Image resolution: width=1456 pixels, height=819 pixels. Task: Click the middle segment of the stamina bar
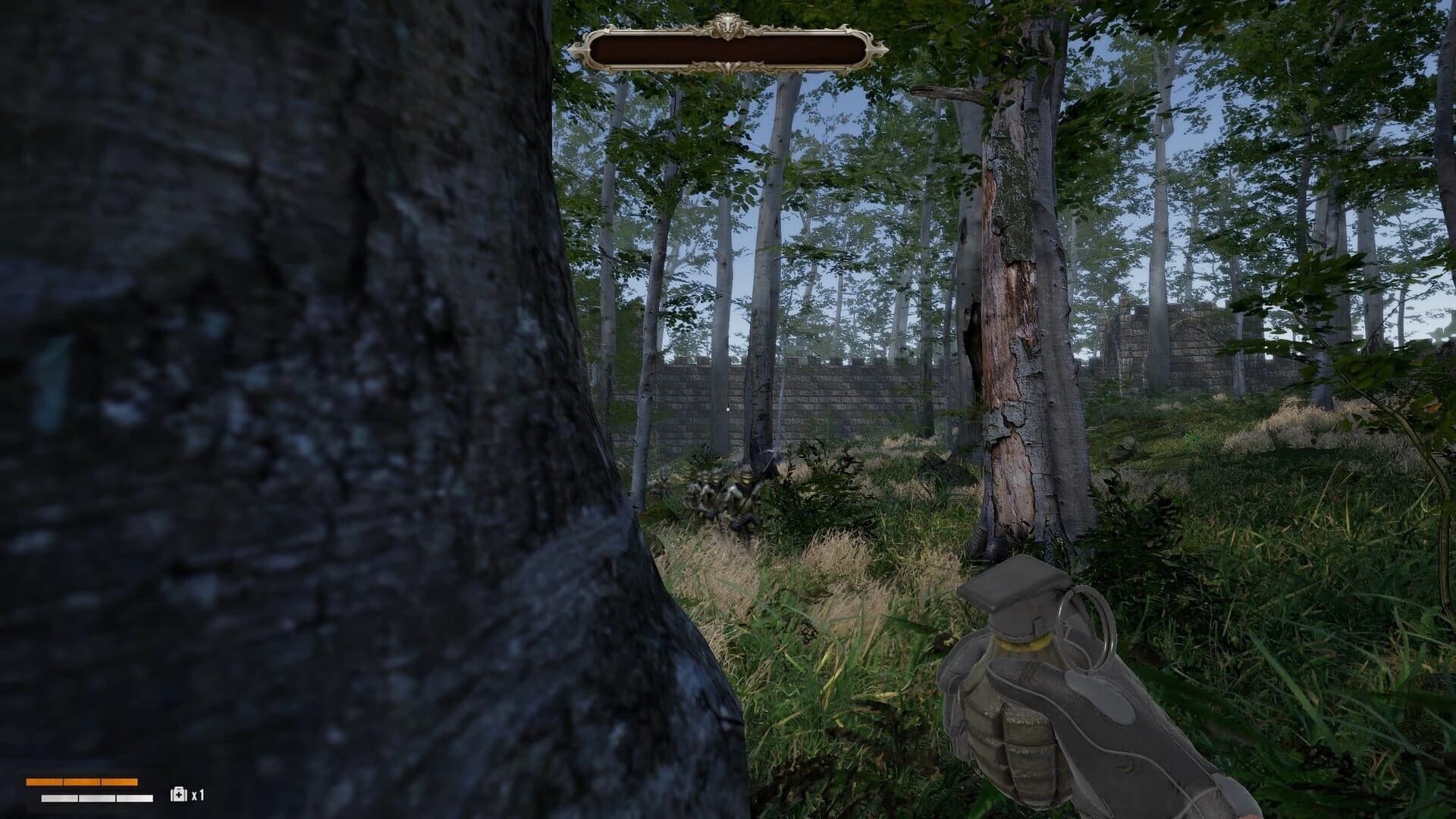(x=82, y=781)
